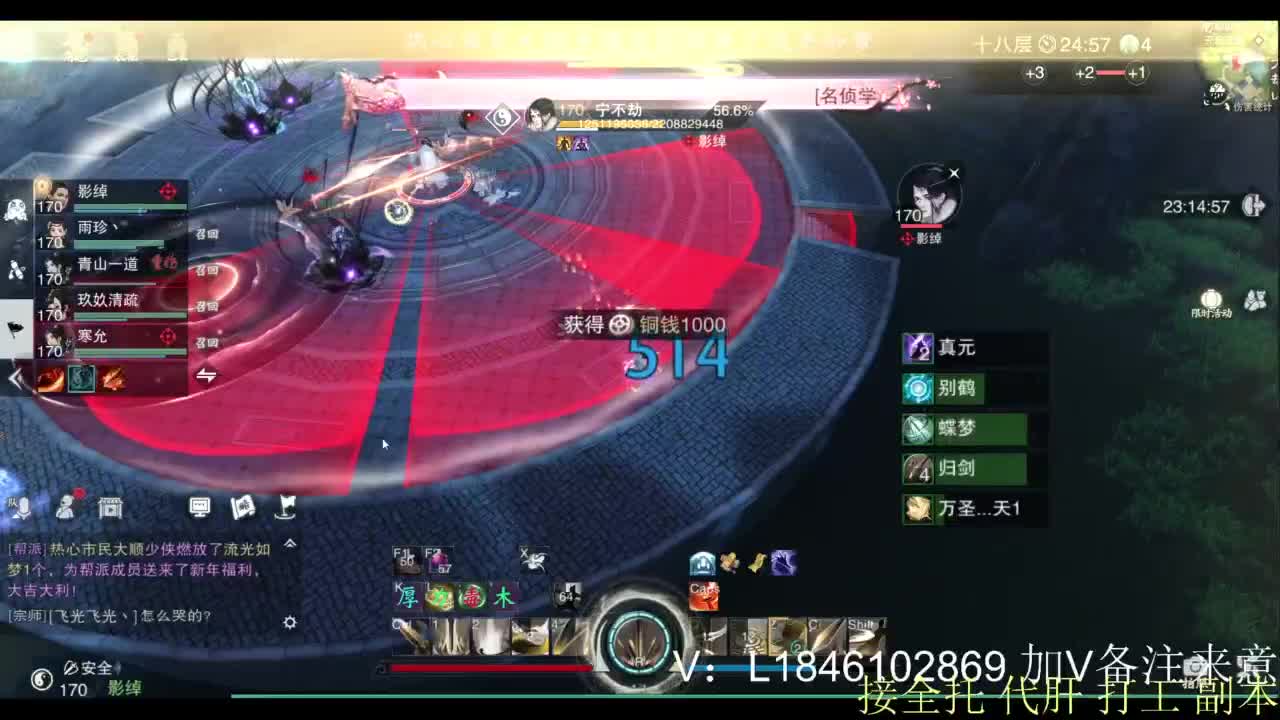
Task: Collapse the chat panel with the up chevron
Action: [290, 543]
